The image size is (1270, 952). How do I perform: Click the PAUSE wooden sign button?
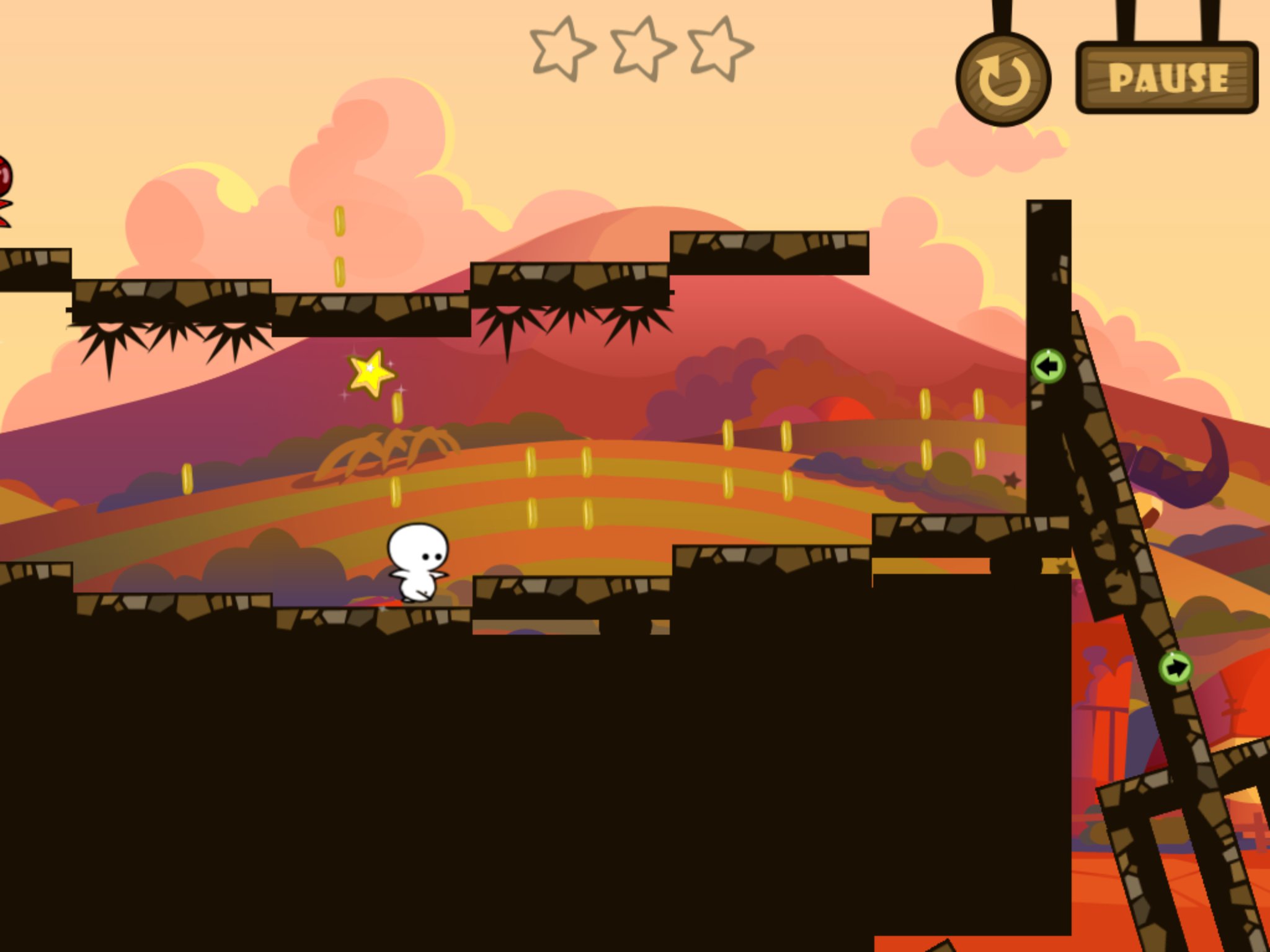pos(1167,78)
